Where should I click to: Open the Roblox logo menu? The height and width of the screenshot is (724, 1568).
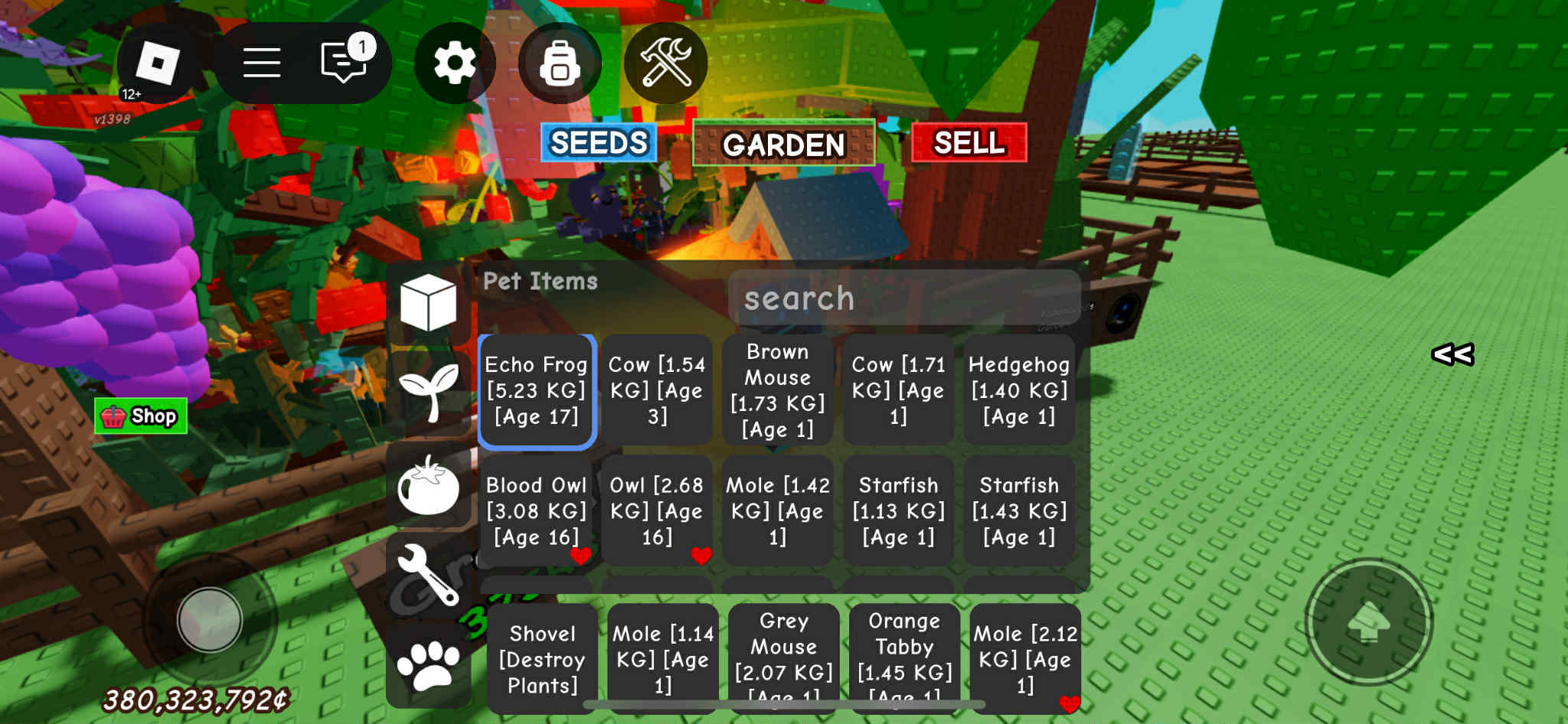click(158, 63)
